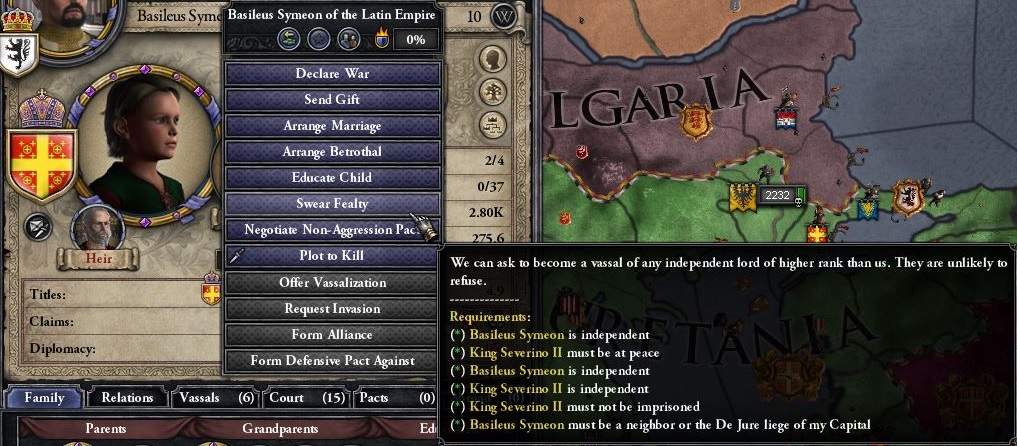Choose Negotiate Non-Aggression Pact
The height and width of the screenshot is (446, 1017).
(332, 230)
